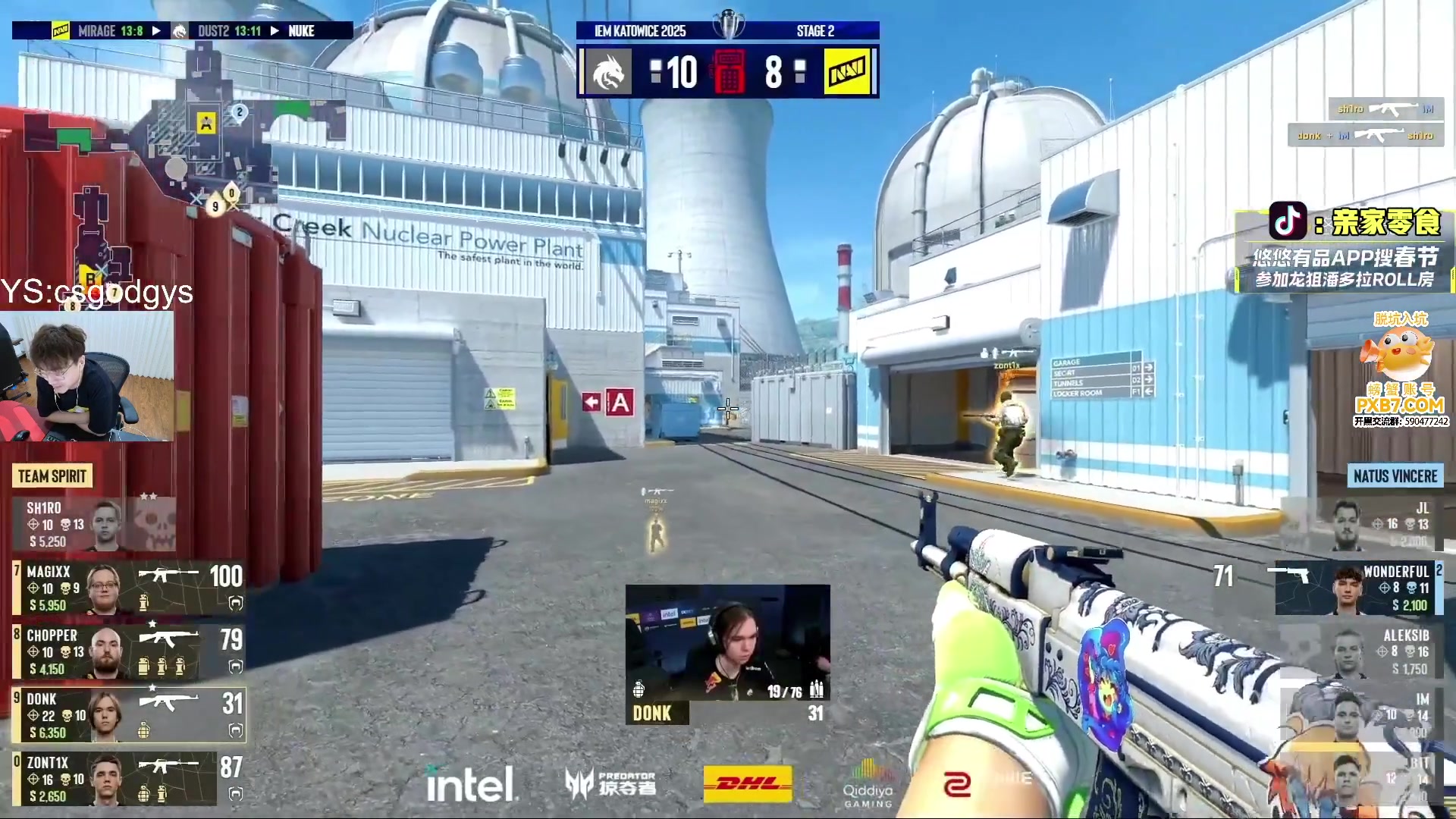Choose CHOPPER's player row
This screenshot has height=819, width=1456.
tap(129, 651)
